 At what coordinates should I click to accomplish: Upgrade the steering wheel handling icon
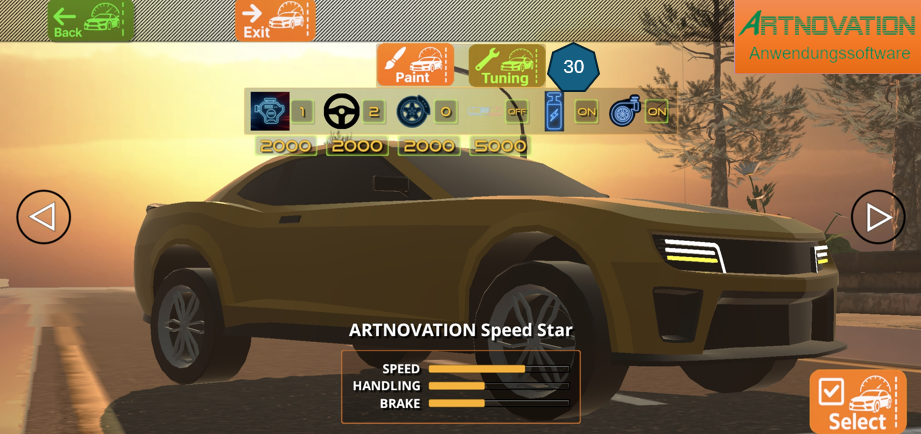(x=342, y=111)
